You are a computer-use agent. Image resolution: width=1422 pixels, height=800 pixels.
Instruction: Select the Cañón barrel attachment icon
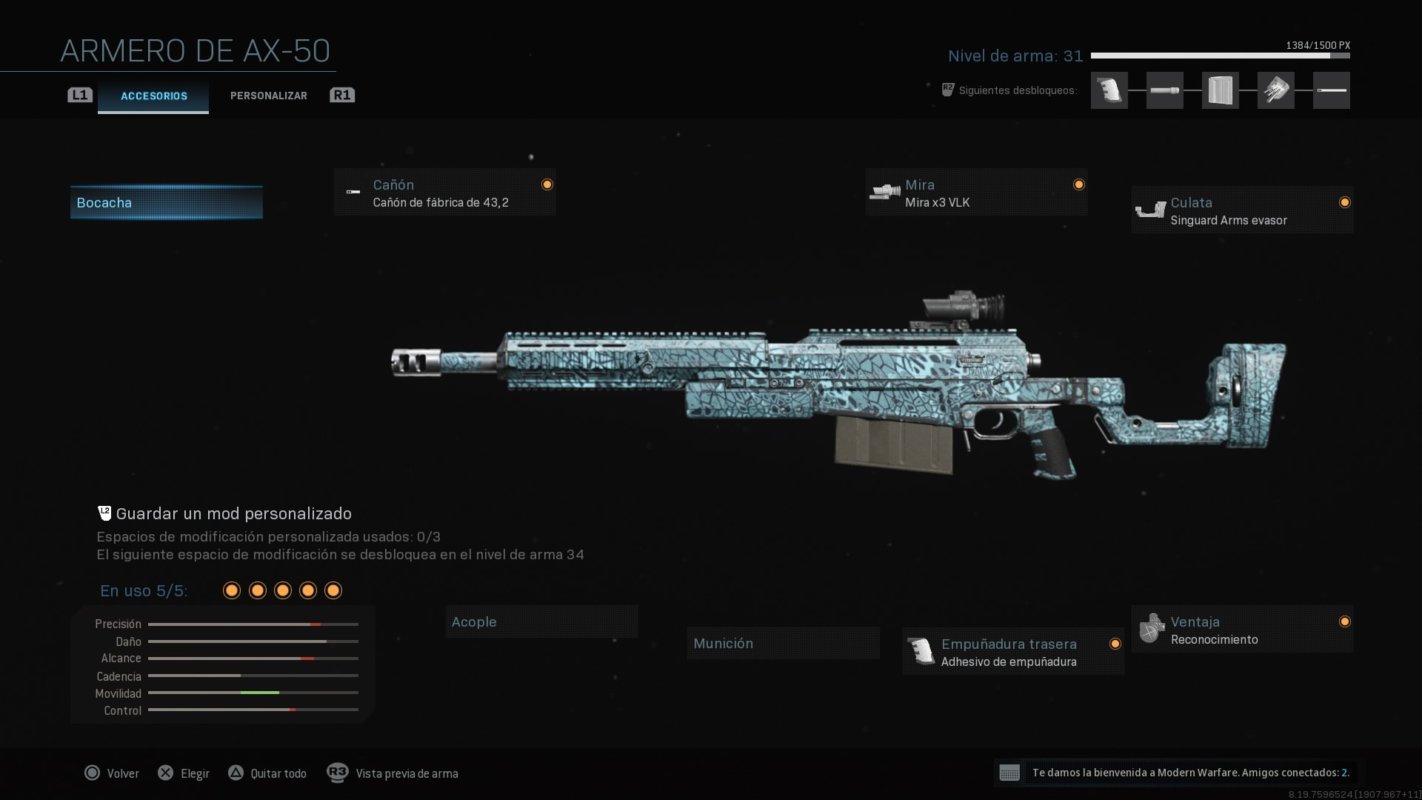(x=352, y=192)
